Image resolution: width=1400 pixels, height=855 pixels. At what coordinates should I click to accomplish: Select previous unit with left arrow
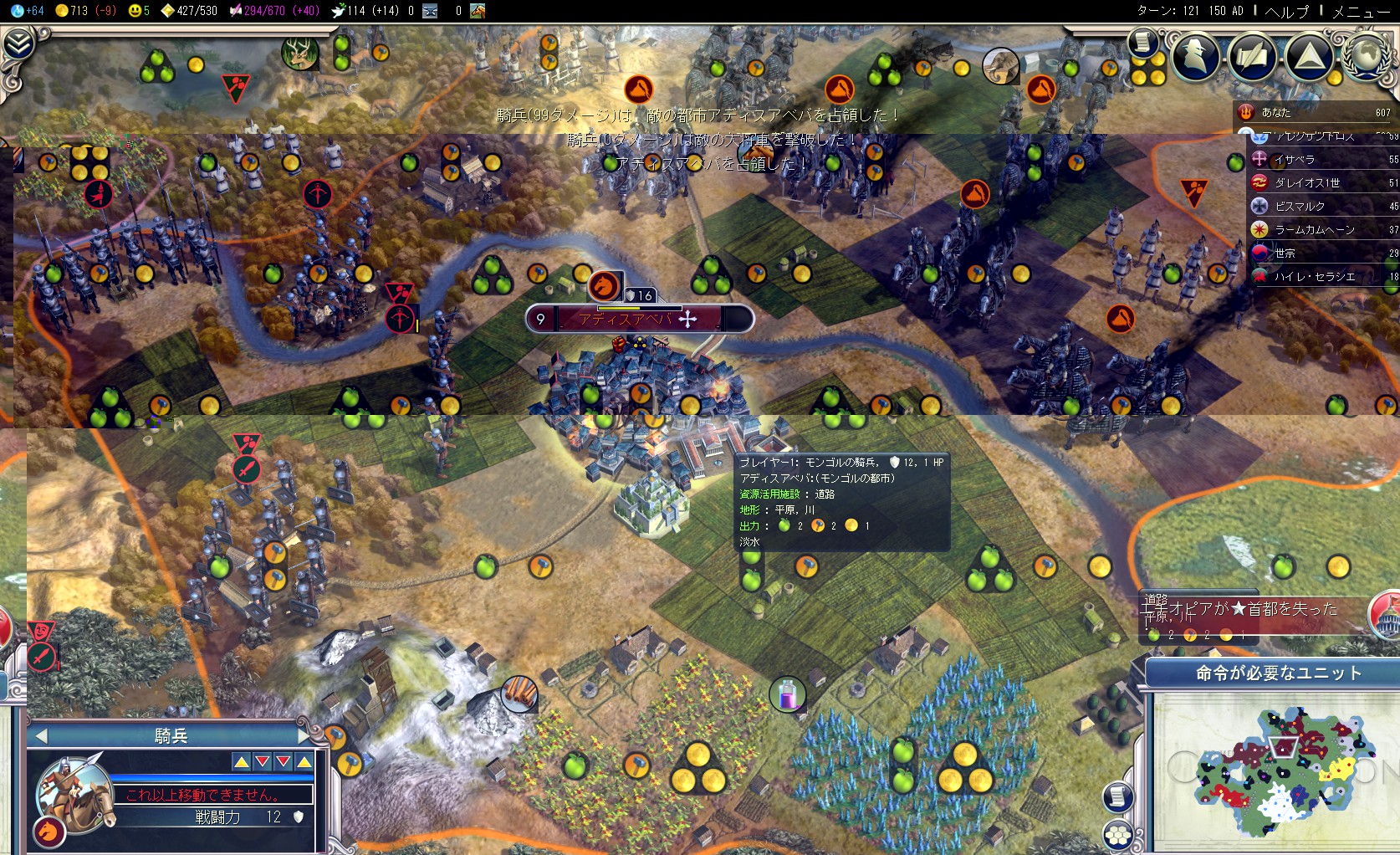(x=41, y=736)
